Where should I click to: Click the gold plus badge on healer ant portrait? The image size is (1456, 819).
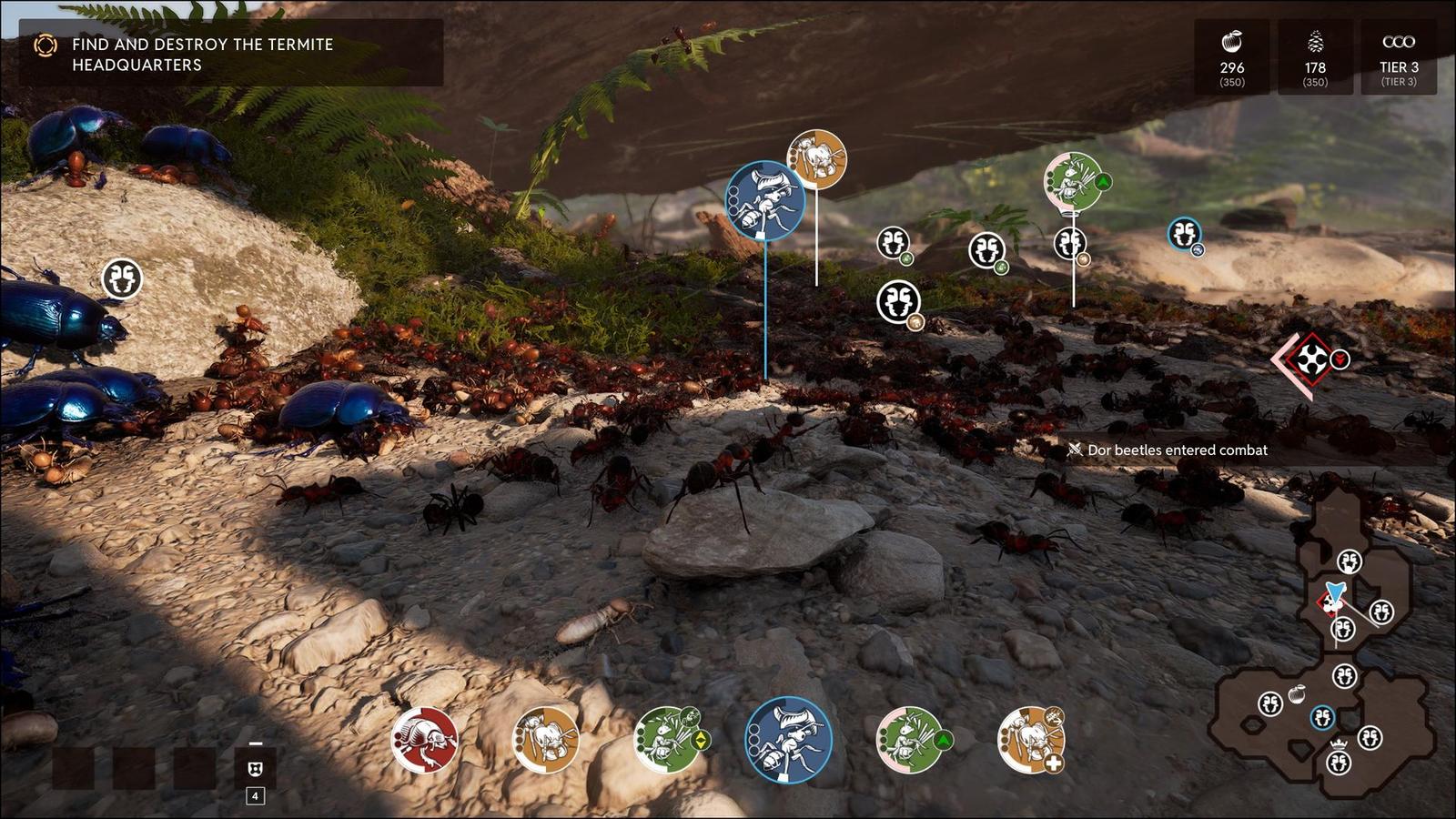tap(1055, 763)
